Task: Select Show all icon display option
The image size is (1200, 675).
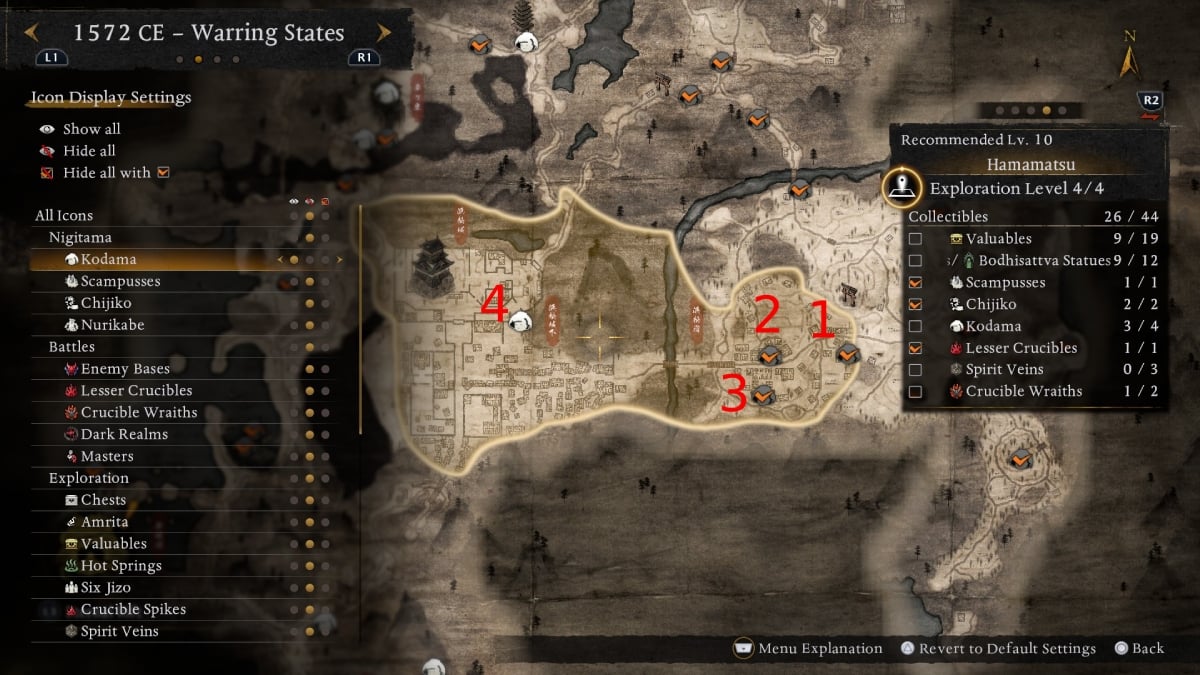Action: (x=91, y=129)
